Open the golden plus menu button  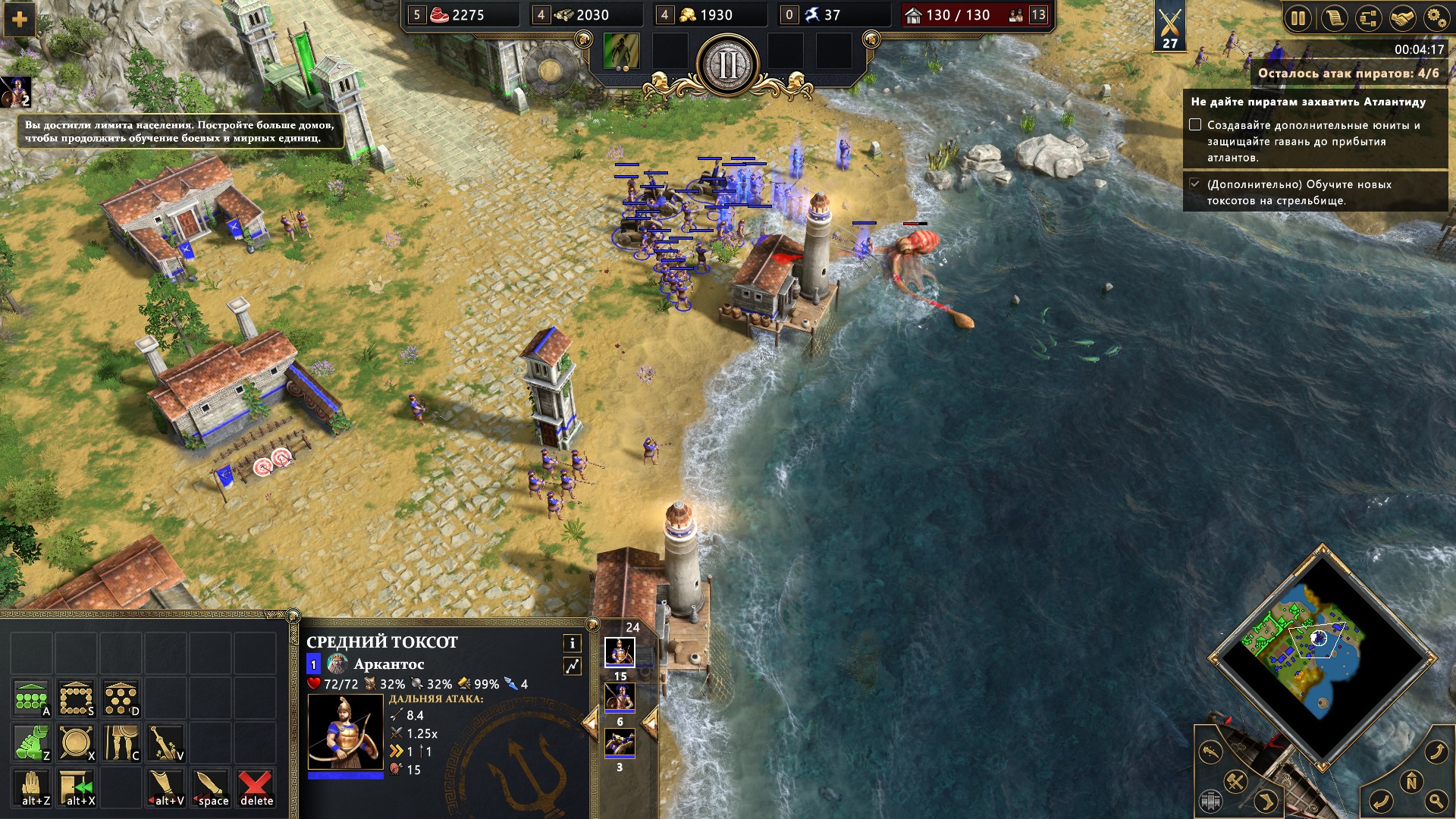click(20, 20)
